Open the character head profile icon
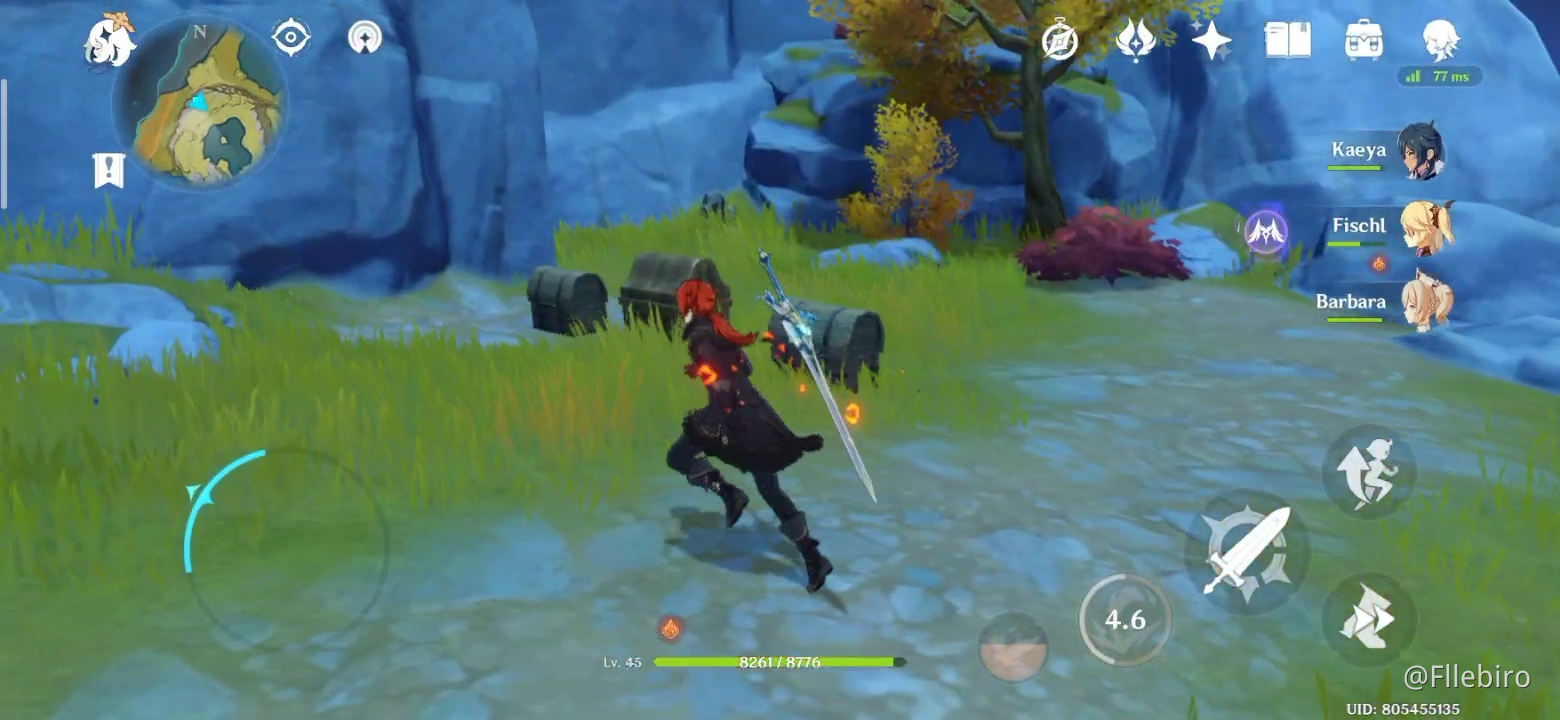Screen dimensions: 1560x720 1441,40
